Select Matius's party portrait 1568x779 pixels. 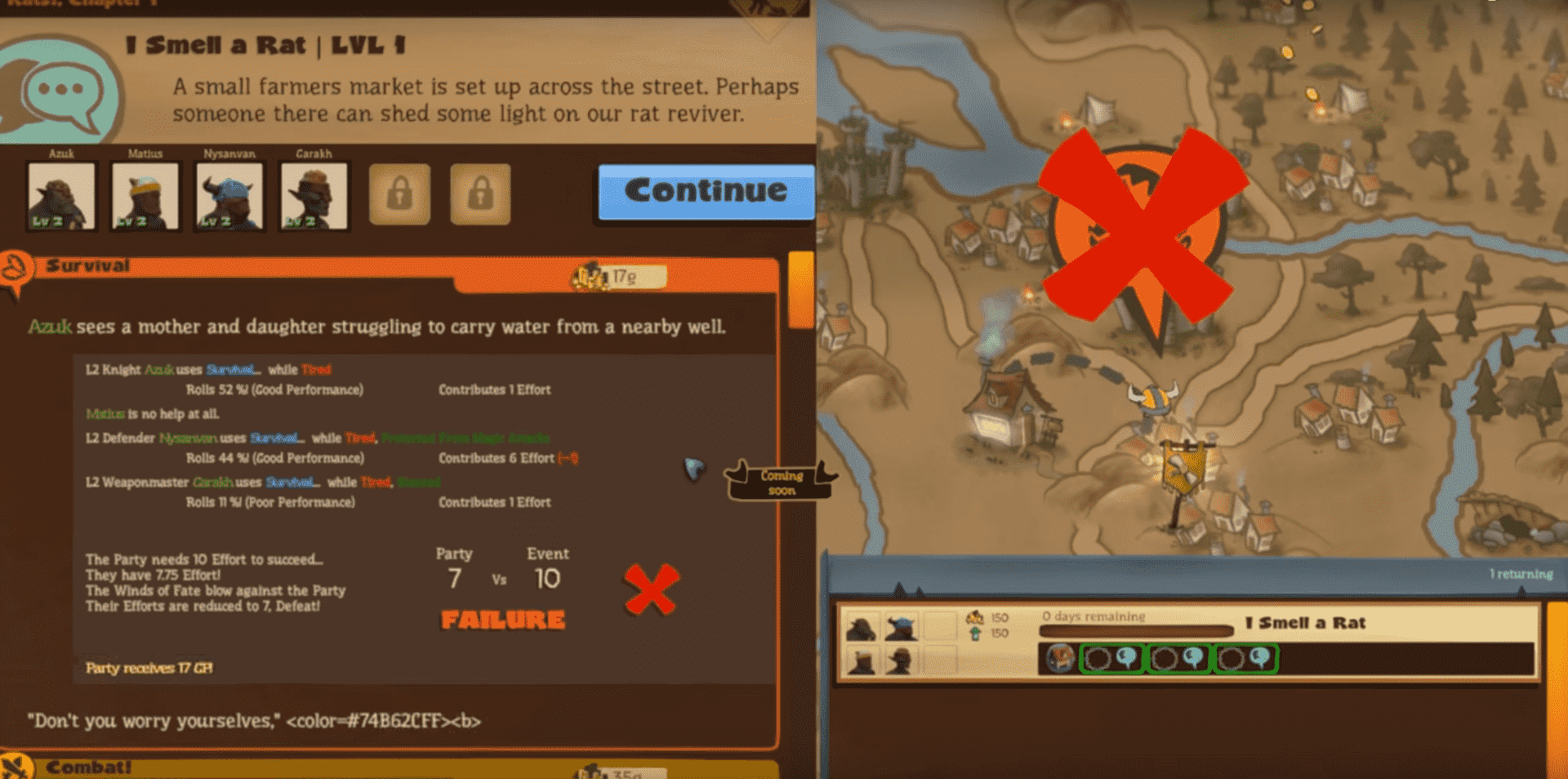coord(145,196)
